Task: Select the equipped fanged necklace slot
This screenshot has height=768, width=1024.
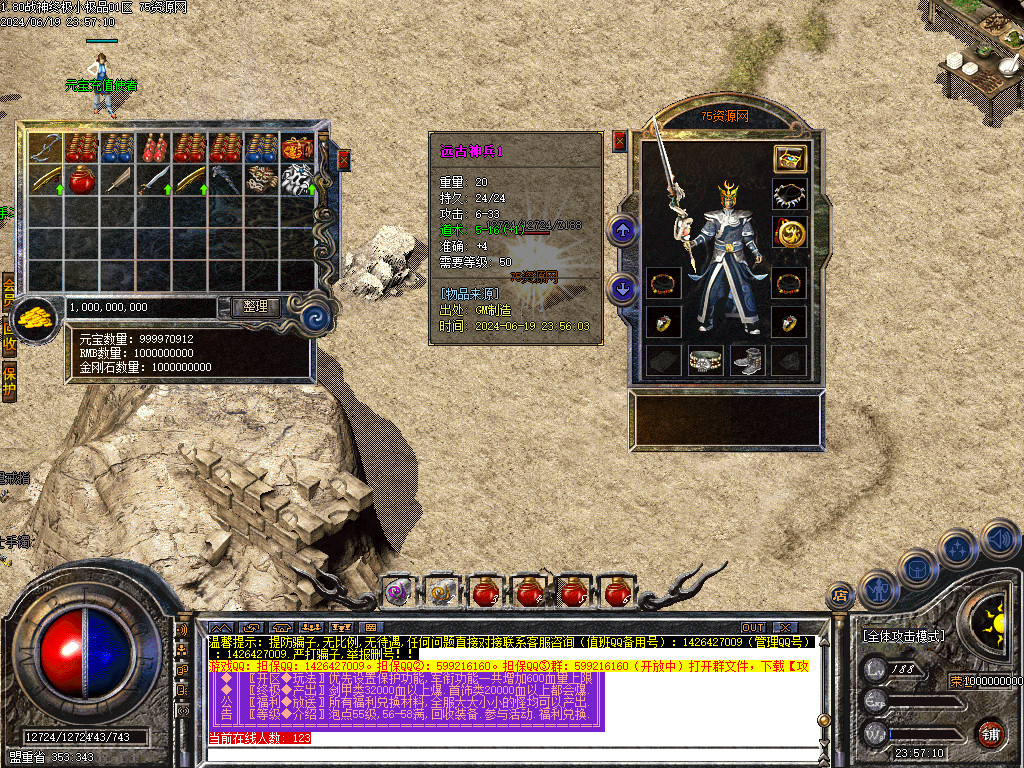Action: (789, 195)
